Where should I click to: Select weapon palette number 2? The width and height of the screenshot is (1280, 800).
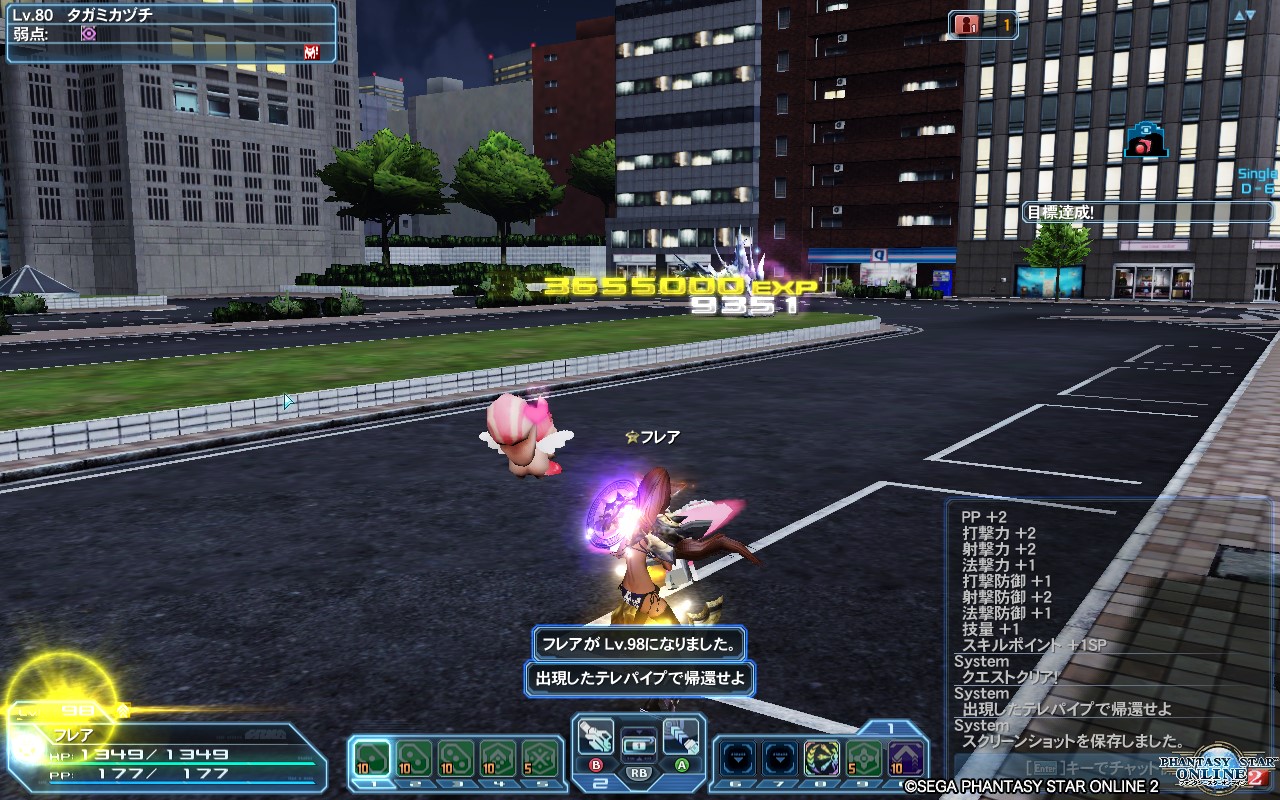tap(600, 781)
